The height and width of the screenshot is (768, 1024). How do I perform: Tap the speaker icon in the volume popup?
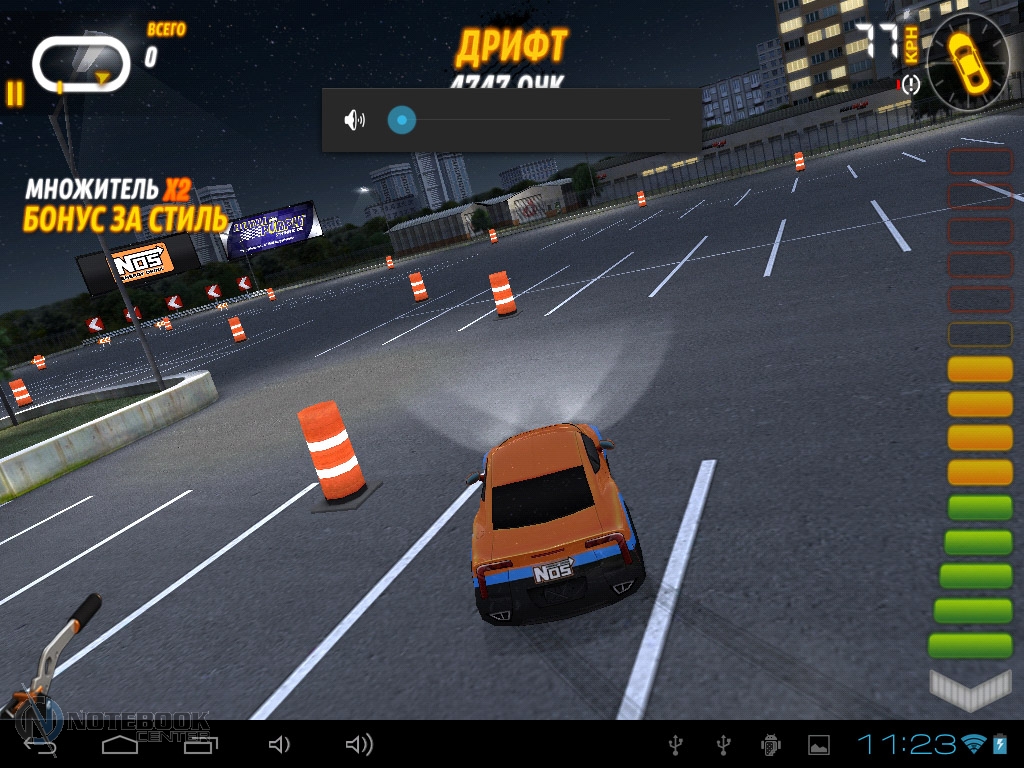354,120
